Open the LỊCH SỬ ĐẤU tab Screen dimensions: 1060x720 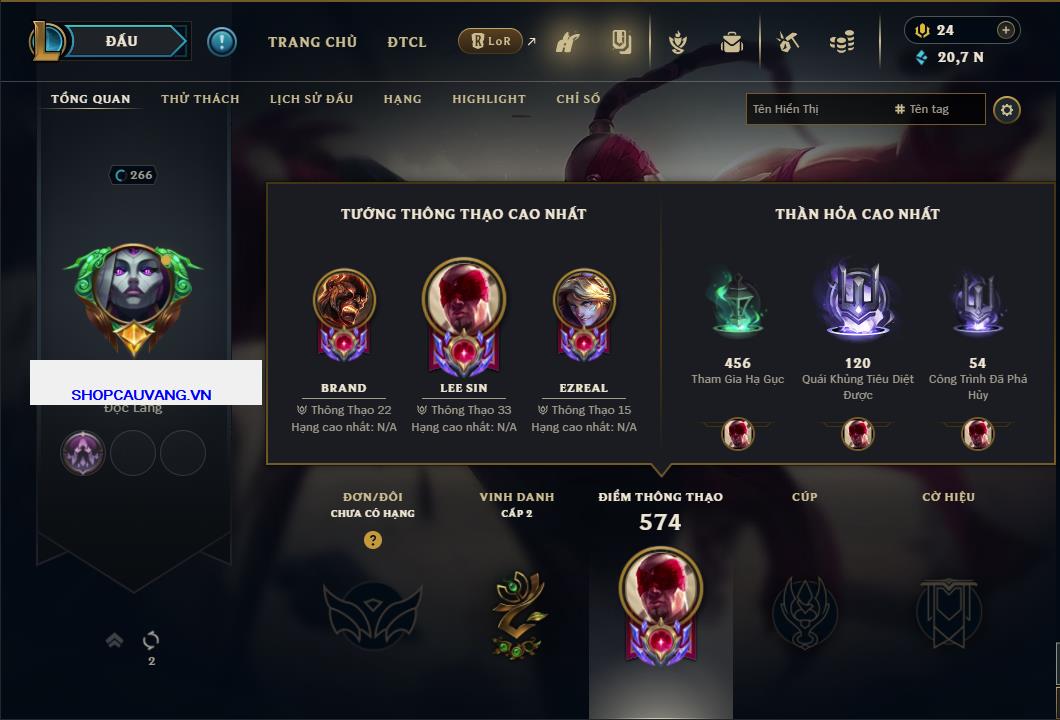[x=311, y=99]
